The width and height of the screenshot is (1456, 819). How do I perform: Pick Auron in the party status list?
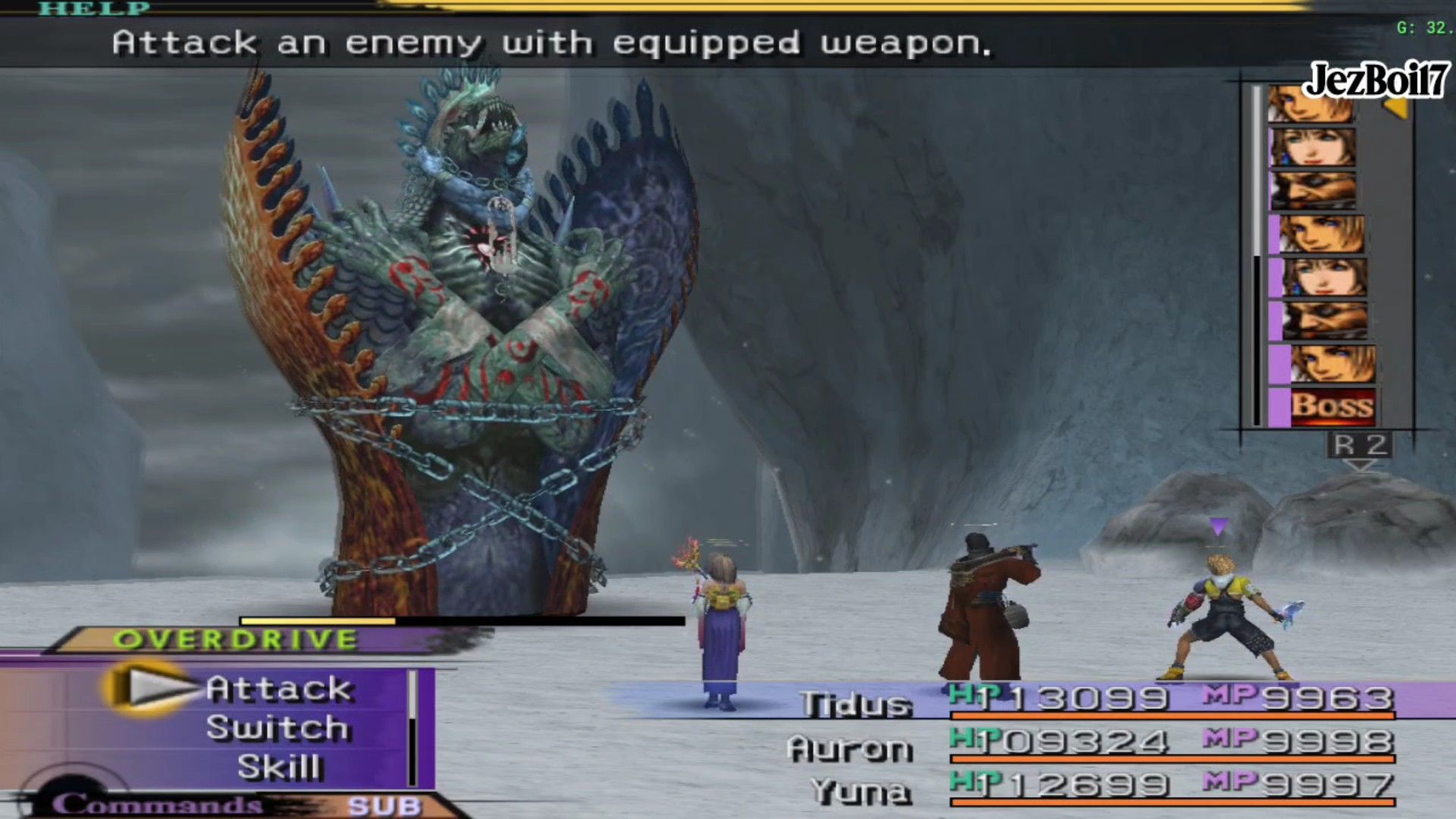(x=849, y=749)
